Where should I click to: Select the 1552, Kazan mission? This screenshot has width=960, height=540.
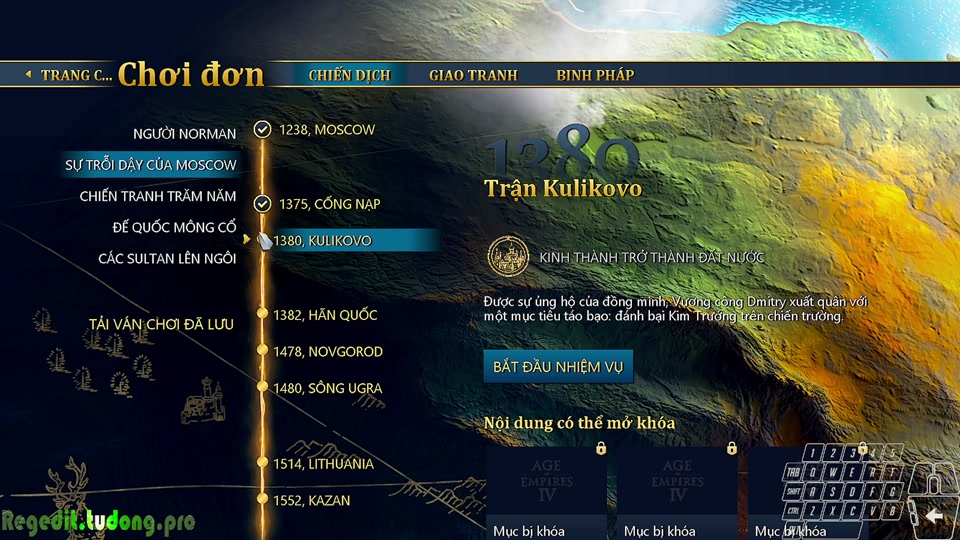click(x=314, y=500)
